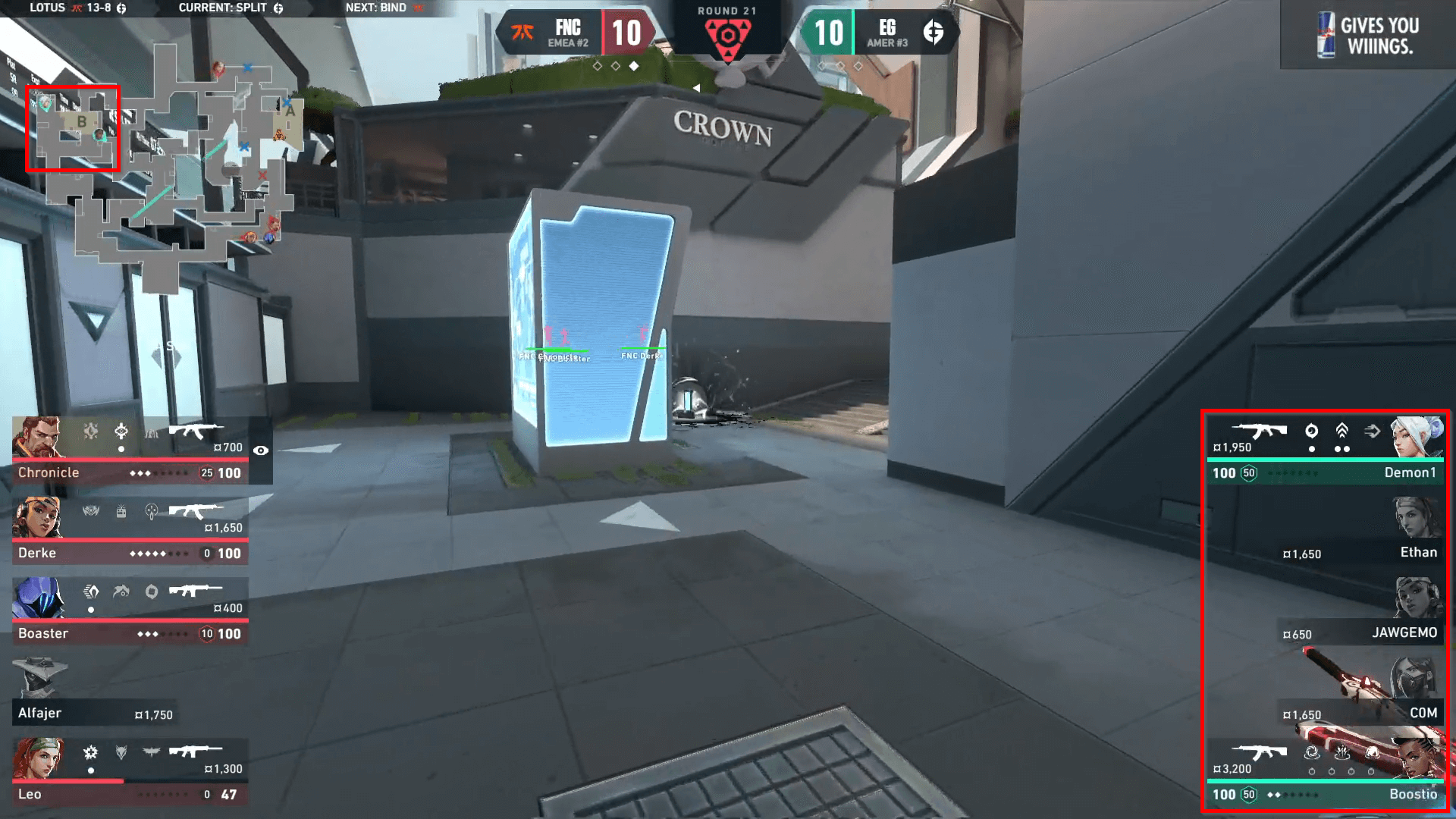Click the FNC team logo on the scoreboard
The height and width of the screenshot is (819, 1456).
coord(522,31)
